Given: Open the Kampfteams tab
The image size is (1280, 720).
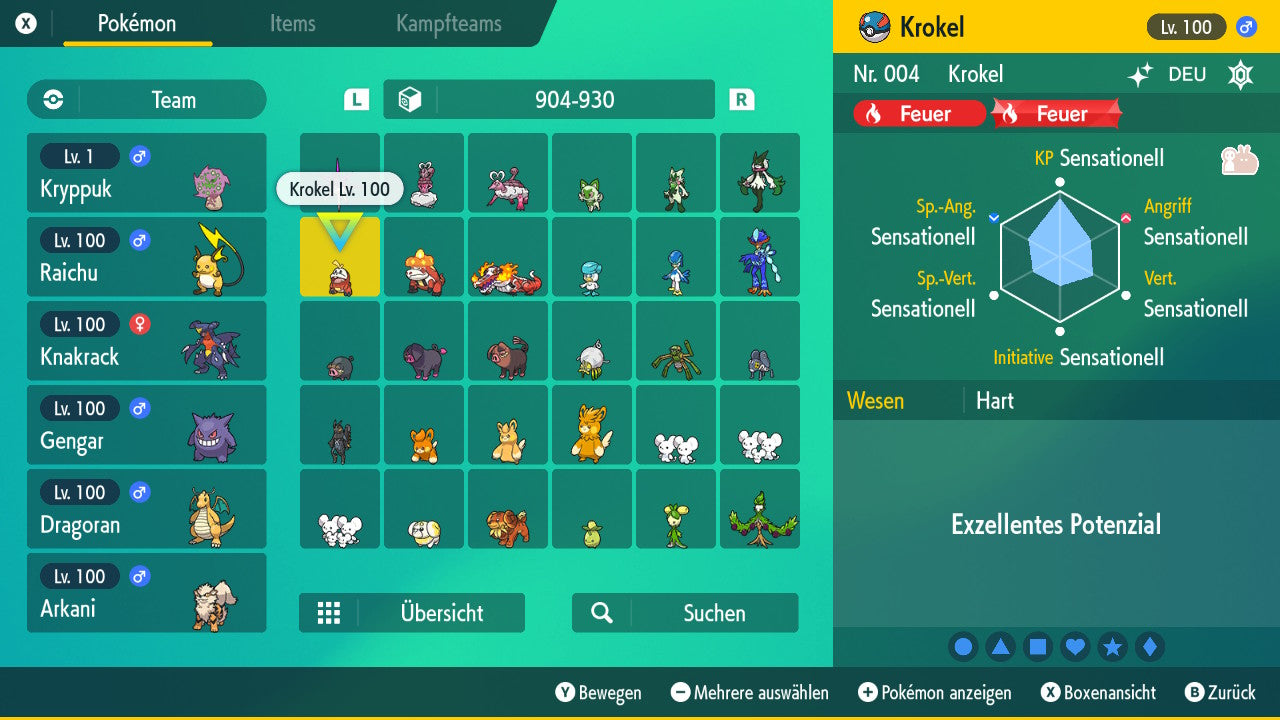Looking at the screenshot, I should point(447,25).
